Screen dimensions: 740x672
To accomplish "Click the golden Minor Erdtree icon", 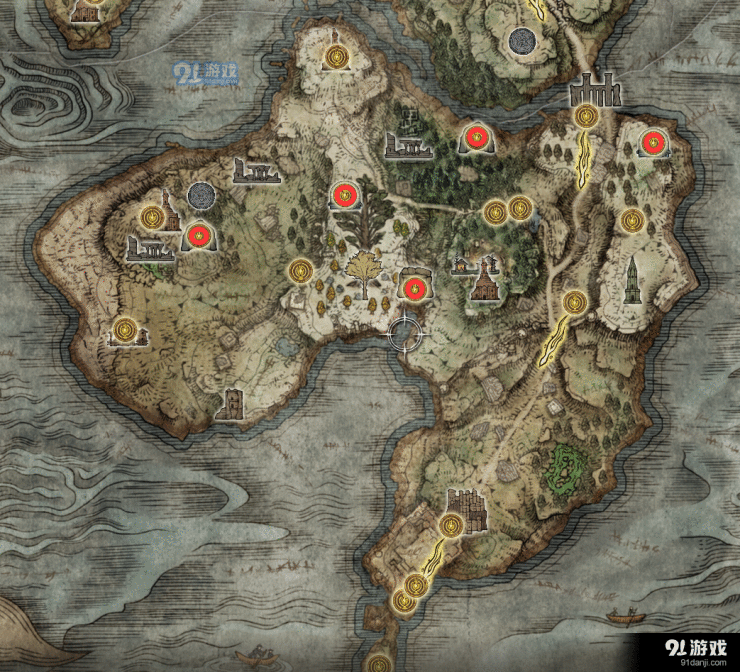I will coord(367,267).
